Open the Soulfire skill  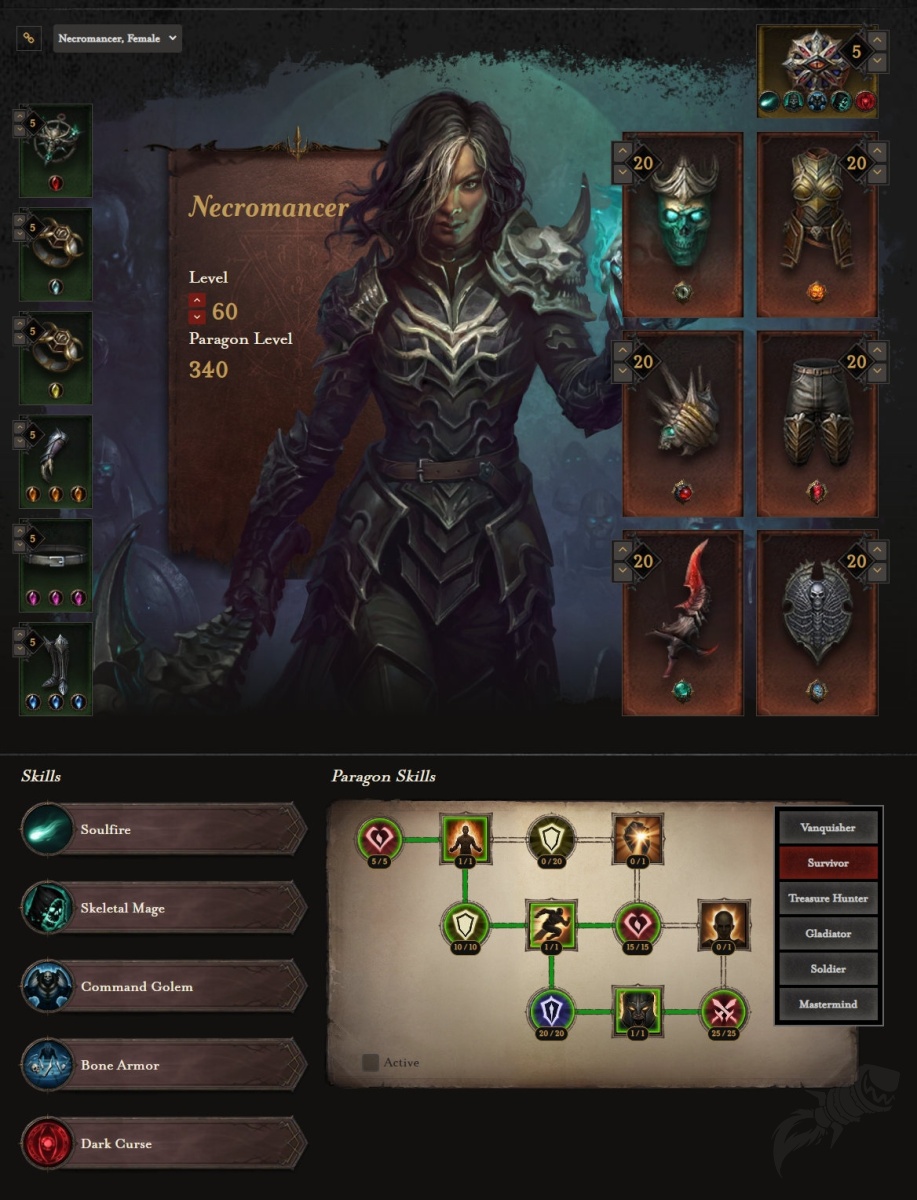[x=164, y=829]
